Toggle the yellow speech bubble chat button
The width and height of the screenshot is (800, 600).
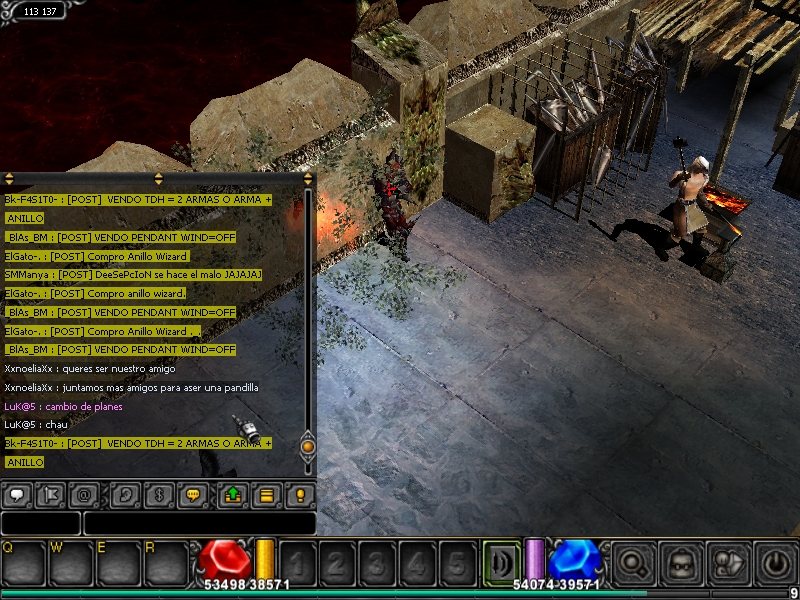(x=193, y=495)
